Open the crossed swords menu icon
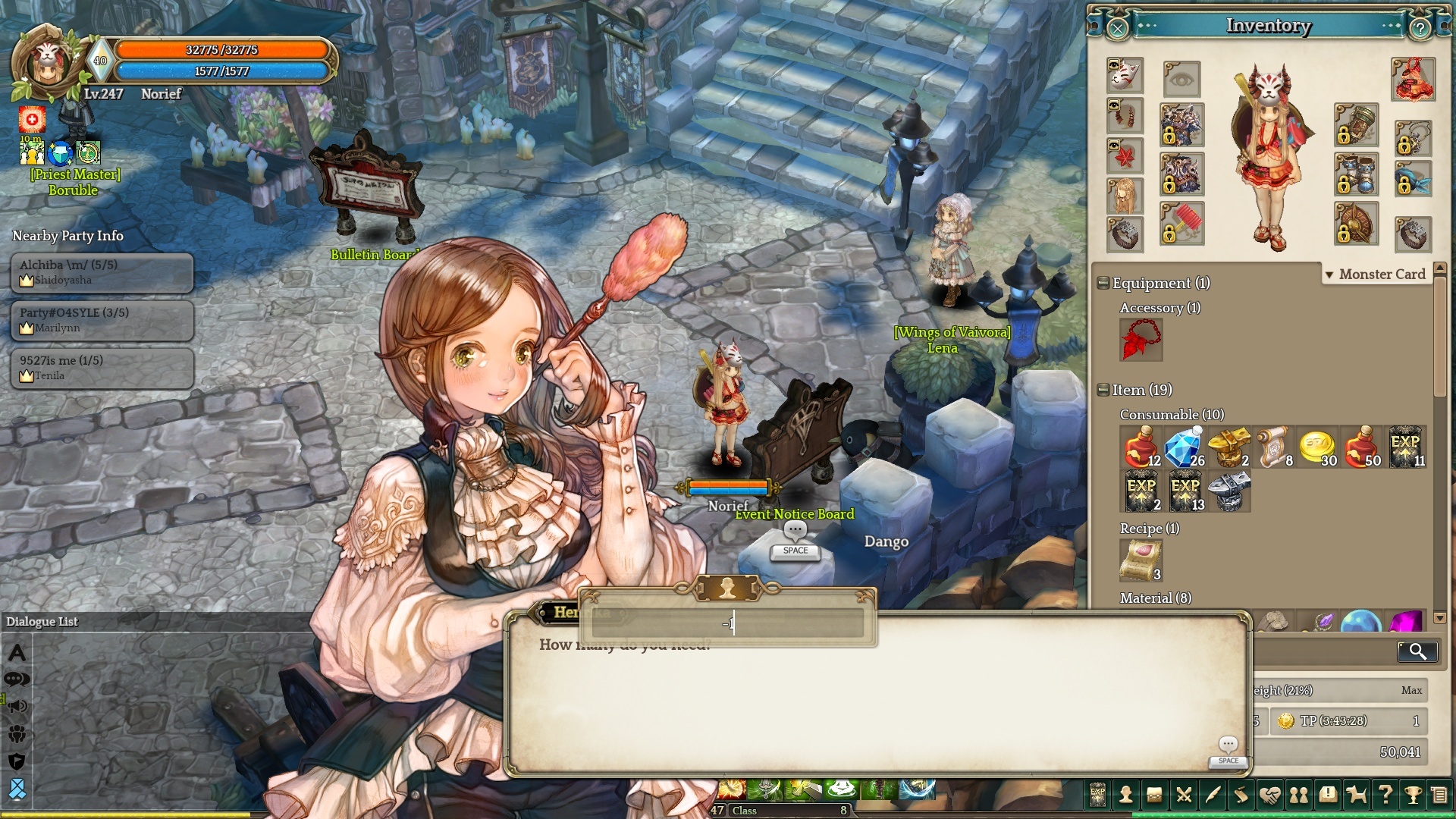Screen dimensions: 1456x819 click(x=1183, y=795)
